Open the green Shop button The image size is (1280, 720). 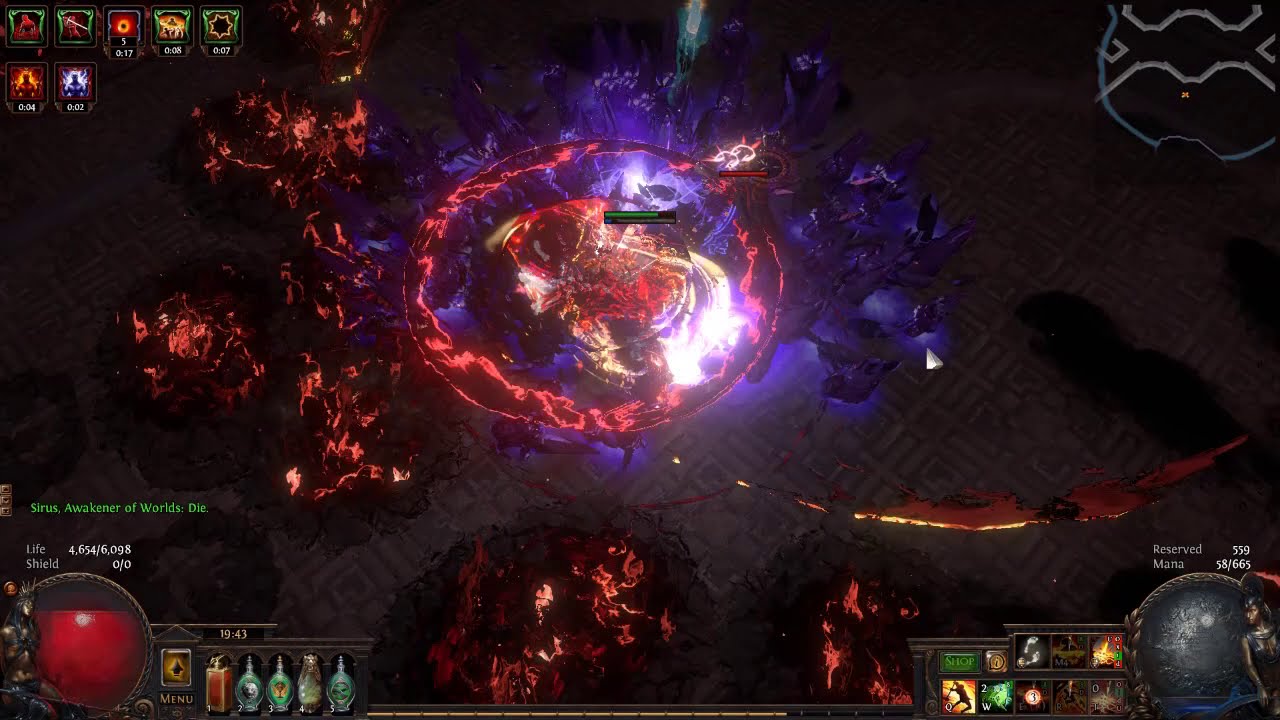coord(959,661)
